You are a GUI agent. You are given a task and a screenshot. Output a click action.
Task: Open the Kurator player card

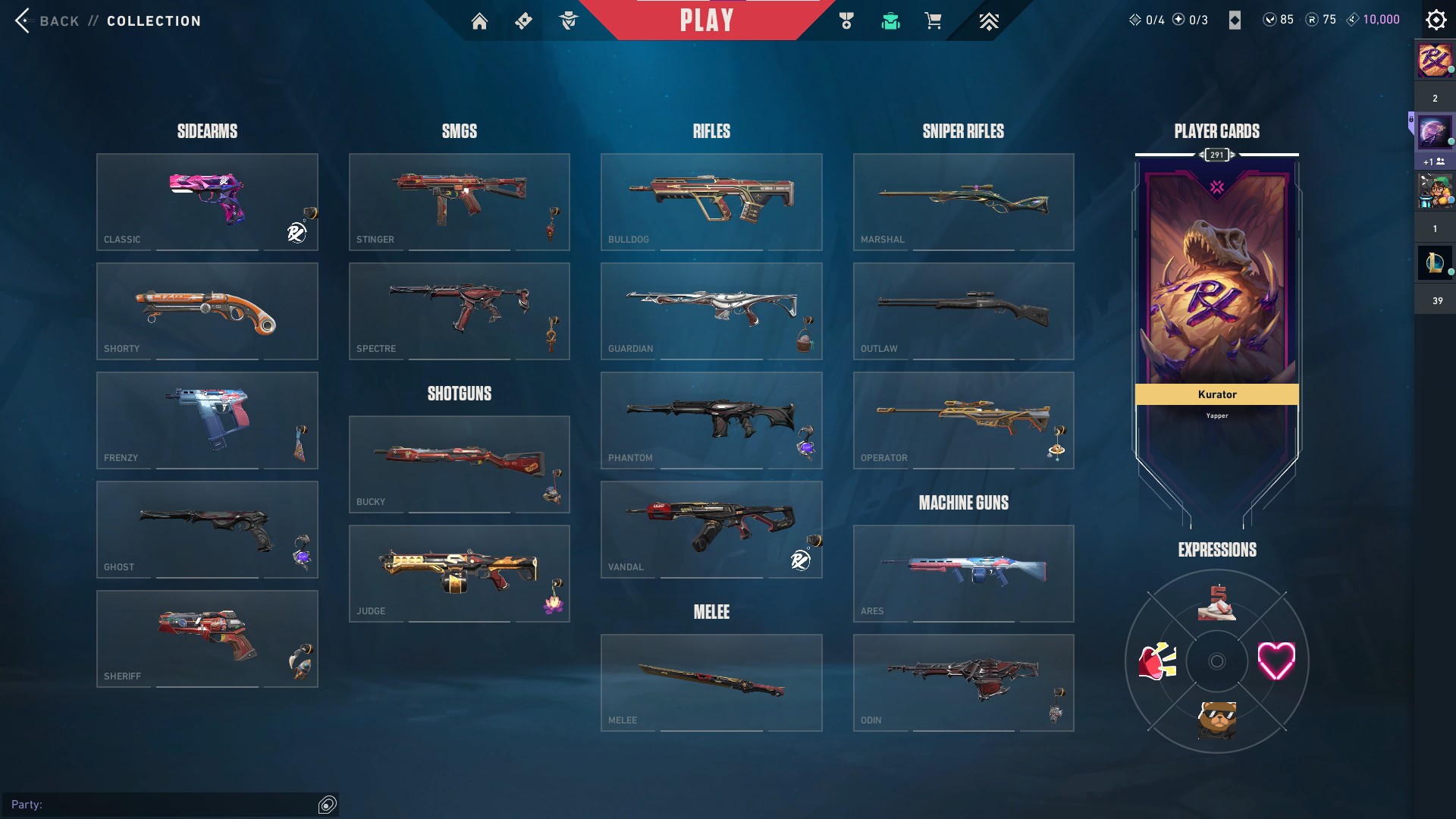(x=1216, y=303)
